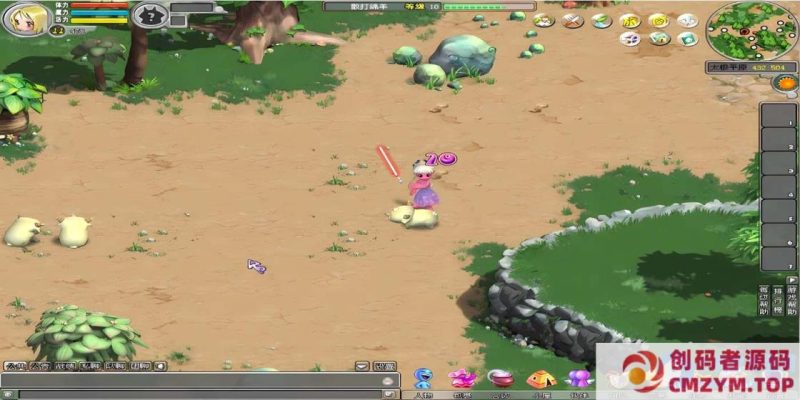Open the orange tent icon in the bottom bar
This screenshot has width=800, height=400.
tap(540, 379)
